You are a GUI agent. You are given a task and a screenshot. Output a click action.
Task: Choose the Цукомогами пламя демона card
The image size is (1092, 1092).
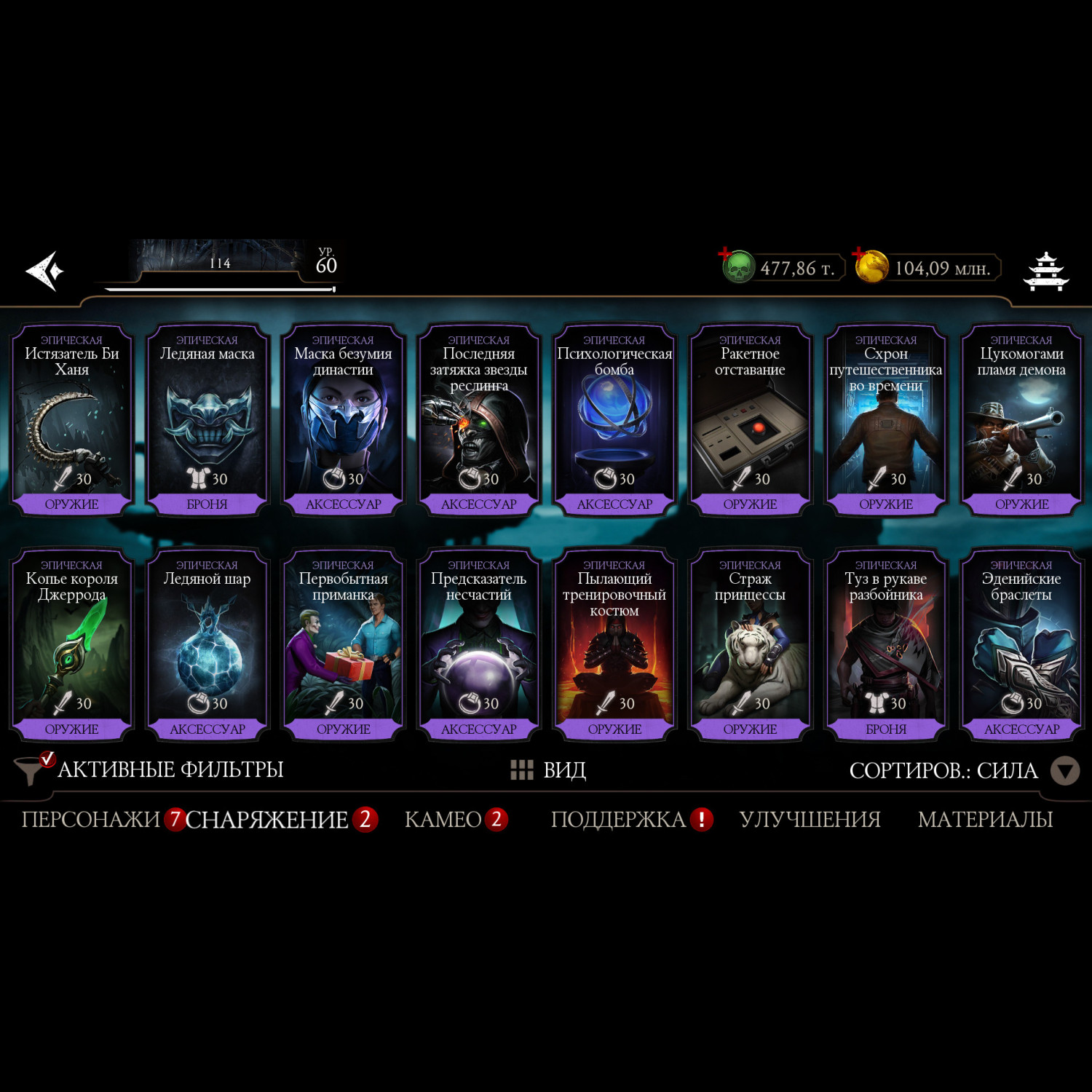(x=1021, y=421)
